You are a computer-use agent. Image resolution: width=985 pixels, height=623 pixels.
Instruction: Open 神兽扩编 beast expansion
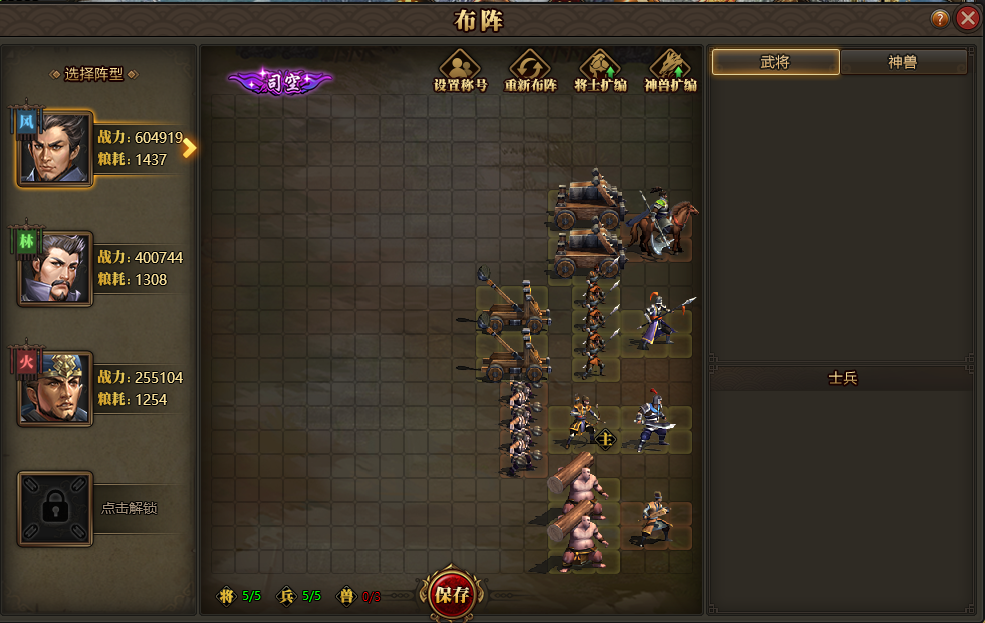click(670, 70)
